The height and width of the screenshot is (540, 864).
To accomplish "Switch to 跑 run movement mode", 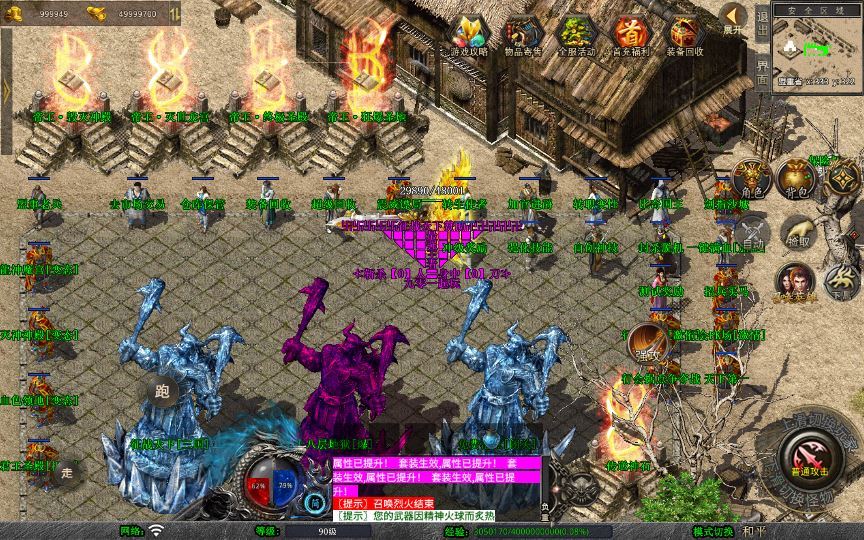I will click(161, 392).
